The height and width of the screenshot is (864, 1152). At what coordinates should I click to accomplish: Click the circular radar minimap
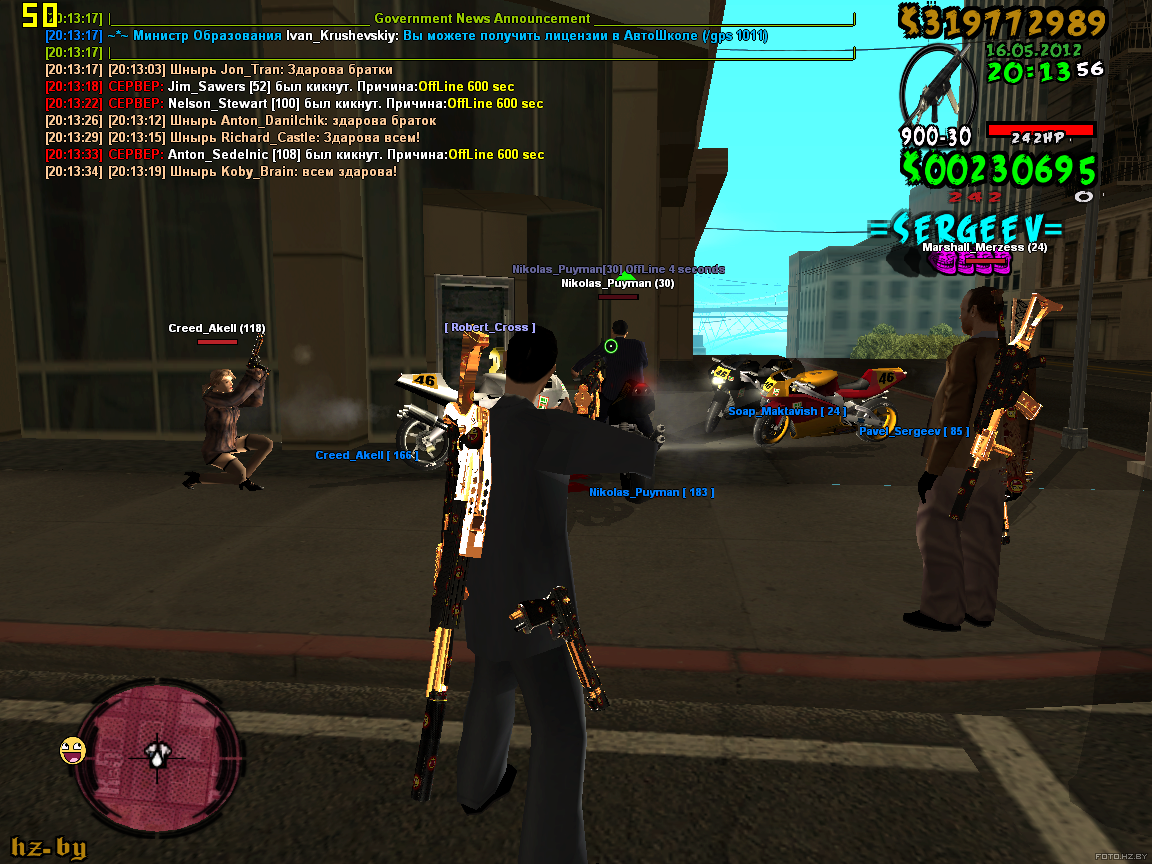point(159,754)
